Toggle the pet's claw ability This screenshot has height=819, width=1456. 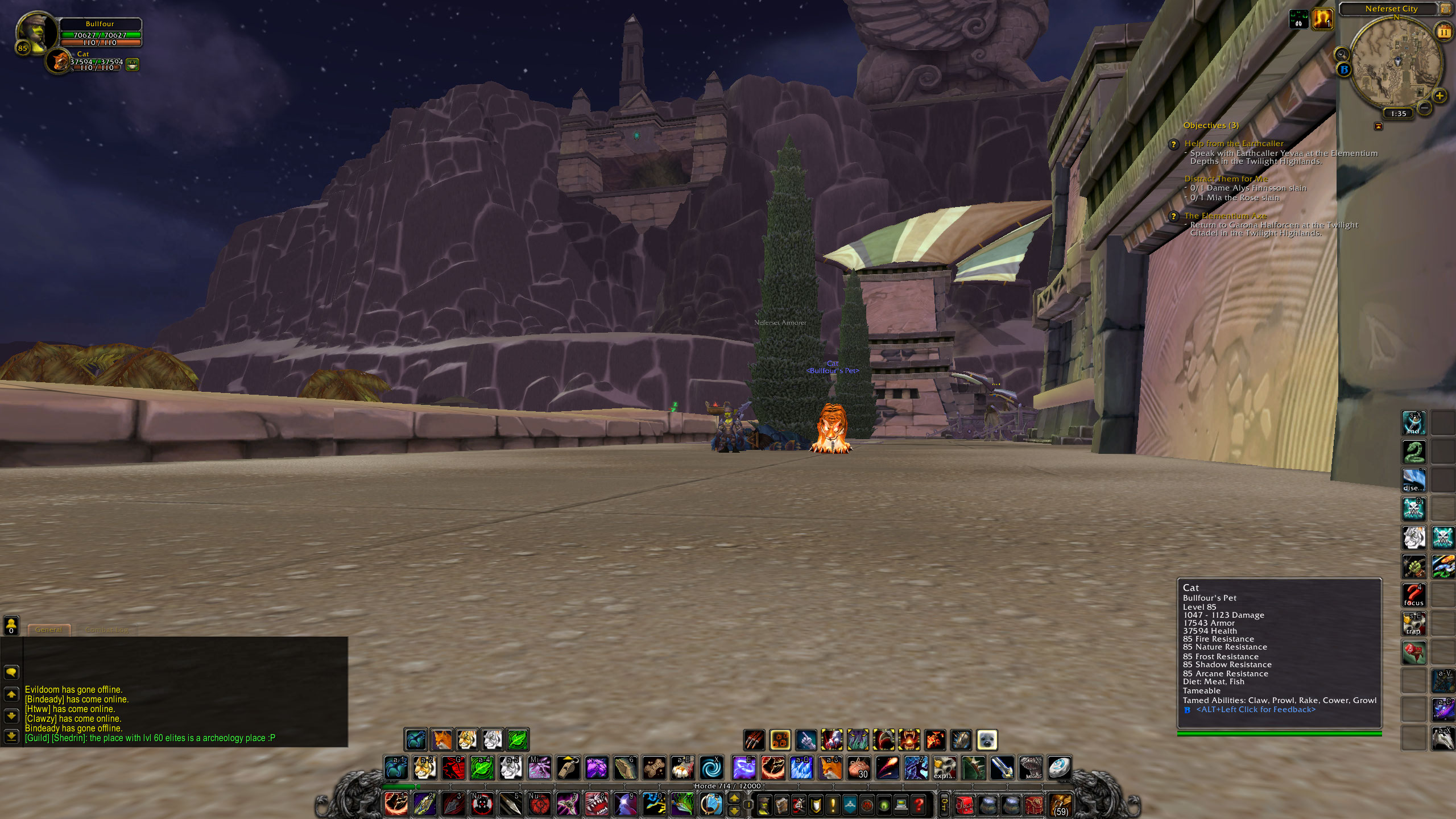click(754, 740)
